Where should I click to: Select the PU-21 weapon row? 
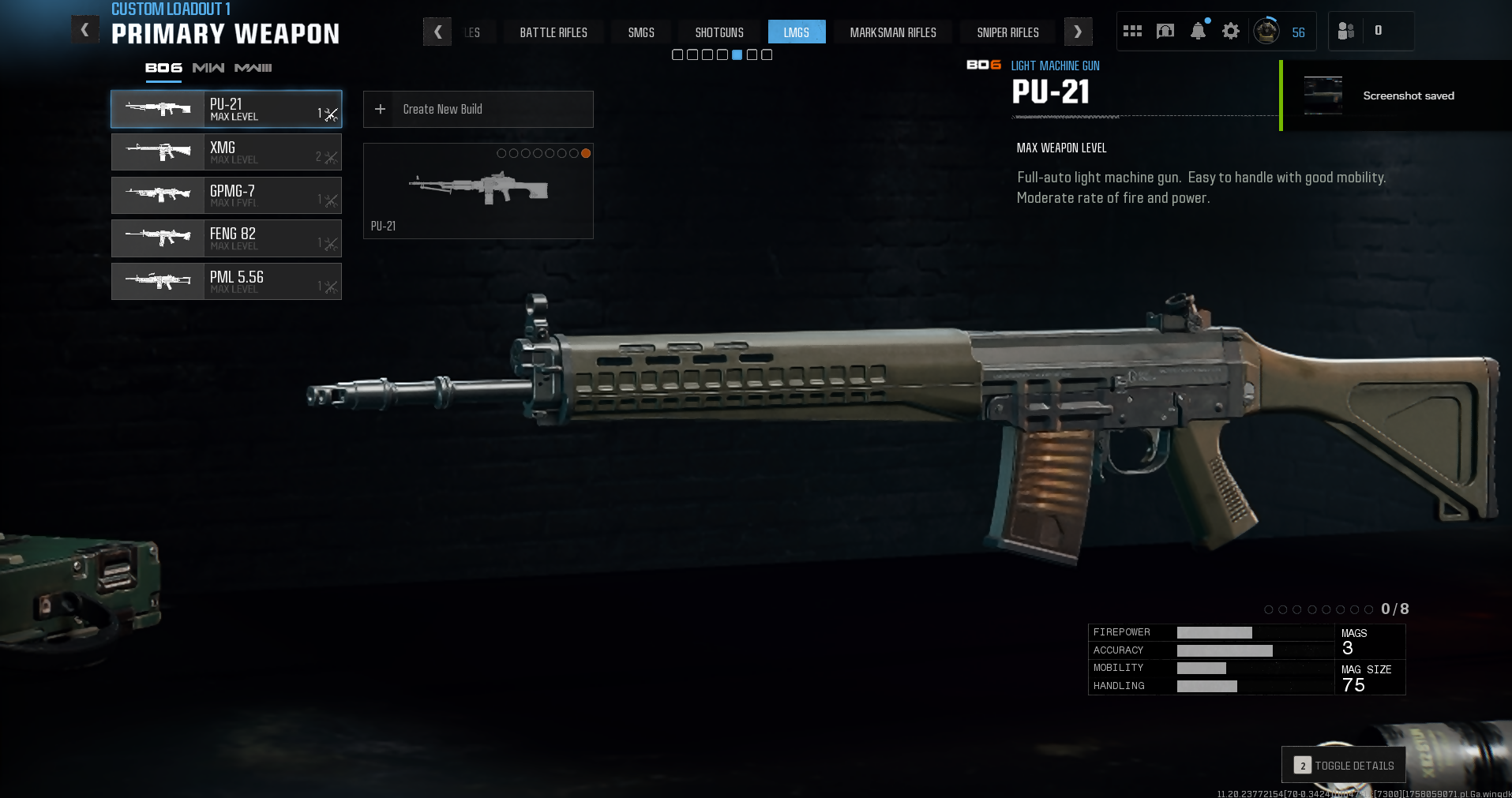(226, 110)
